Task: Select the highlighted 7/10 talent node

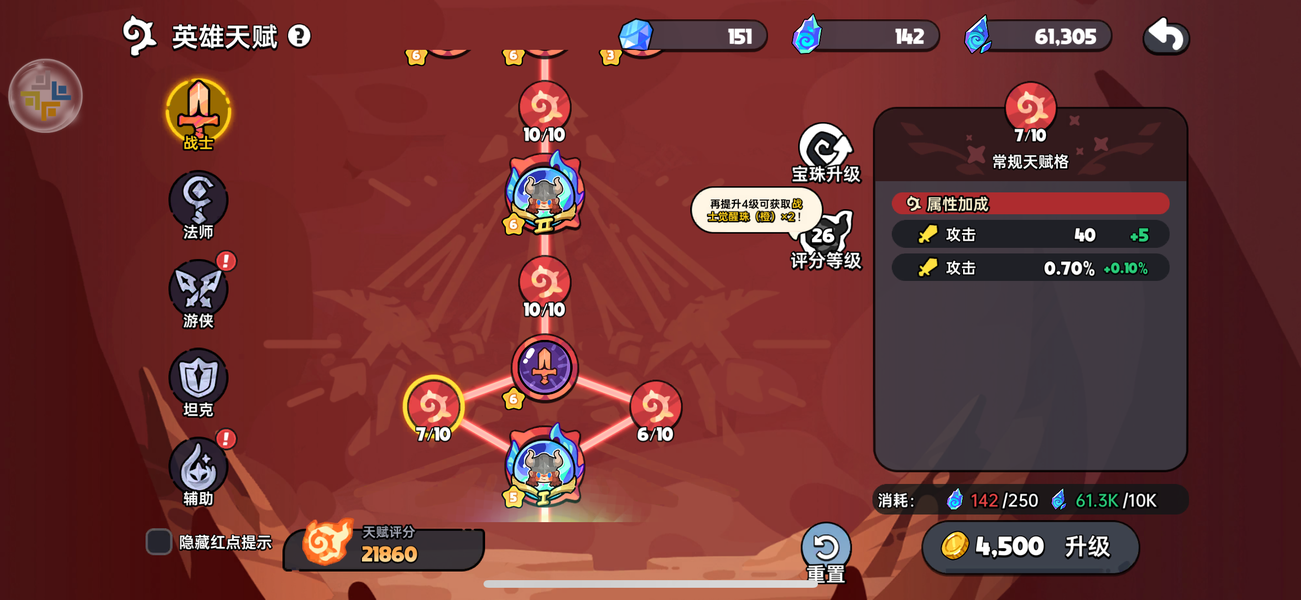Action: tap(433, 406)
